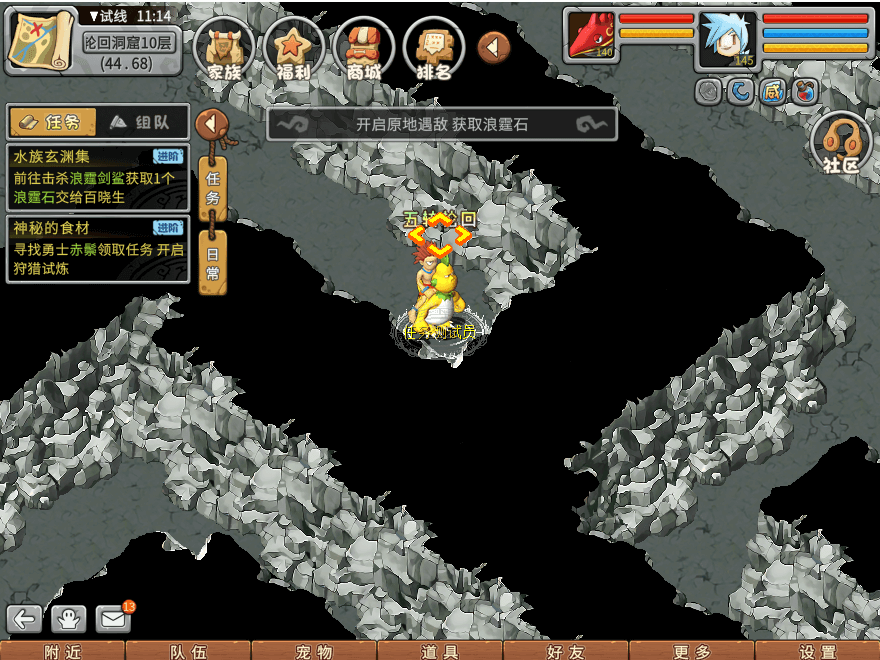Screen dimensions: 880x660
Task: Select the 神秘的食材 quest entry
Action: (96, 248)
